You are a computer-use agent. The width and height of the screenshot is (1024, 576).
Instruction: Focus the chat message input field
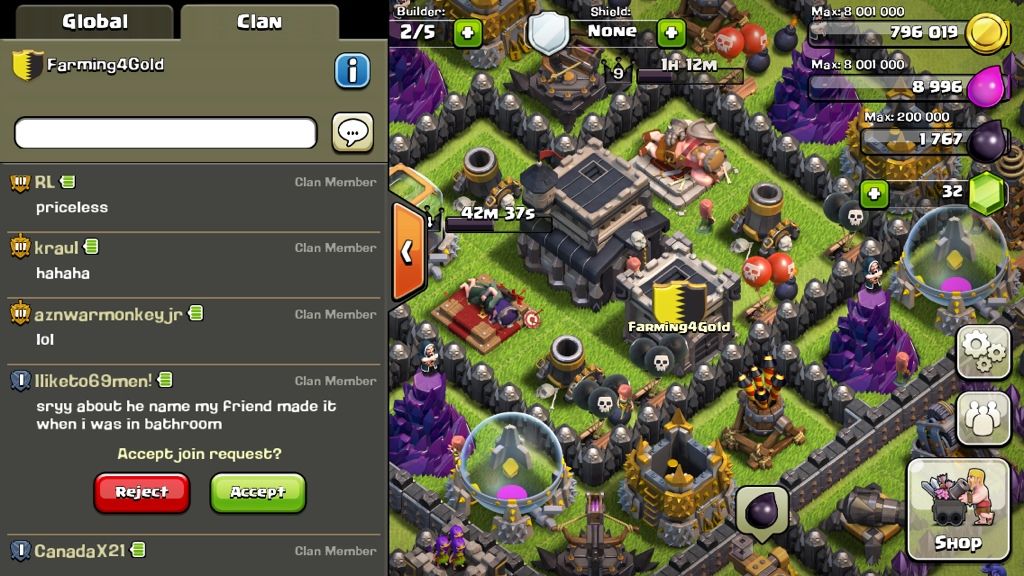click(x=165, y=133)
